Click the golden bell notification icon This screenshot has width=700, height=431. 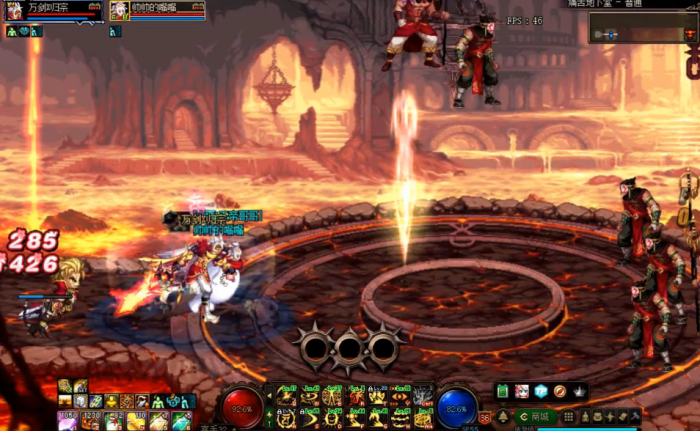click(503, 416)
